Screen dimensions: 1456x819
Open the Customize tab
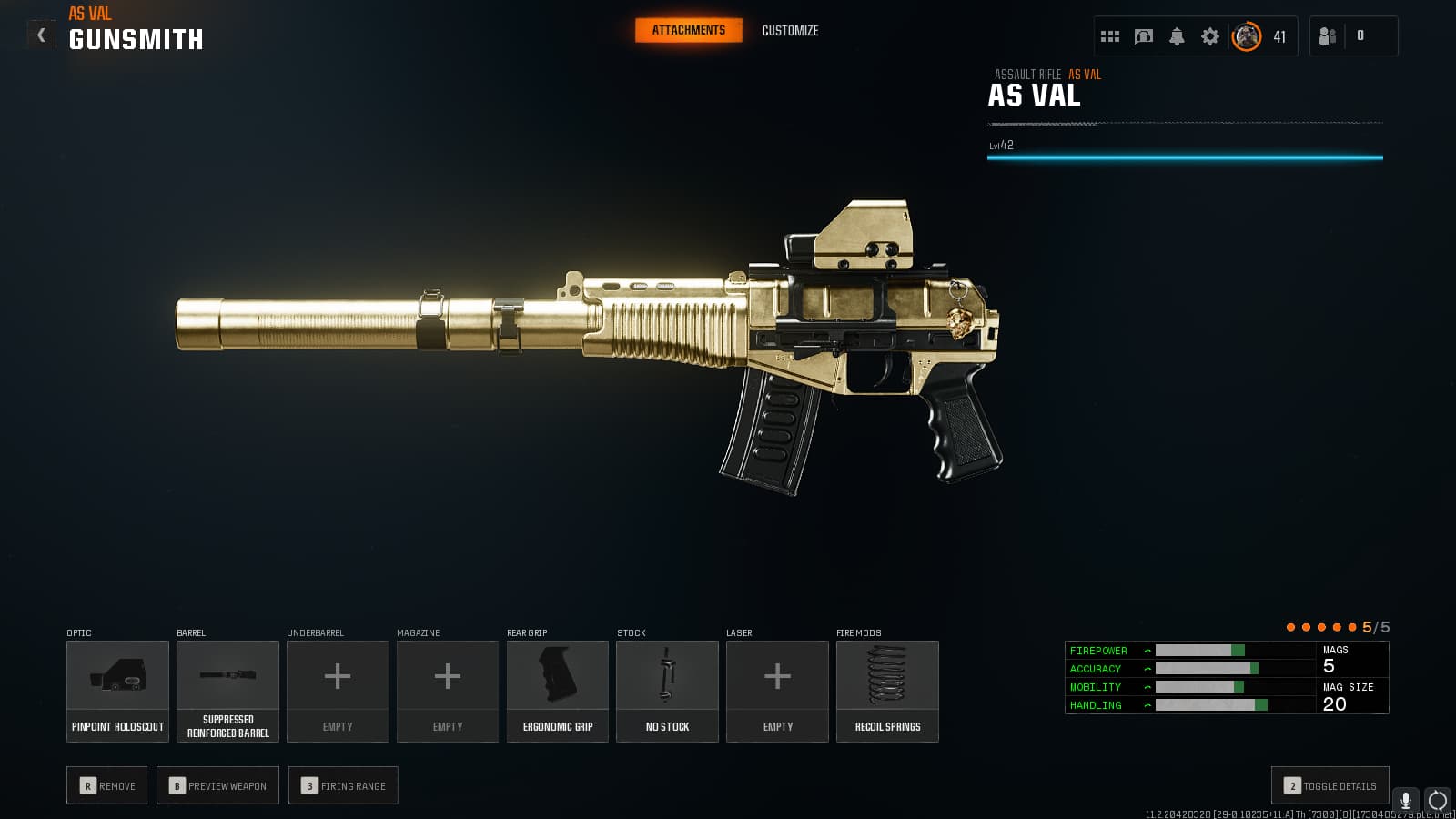(790, 30)
